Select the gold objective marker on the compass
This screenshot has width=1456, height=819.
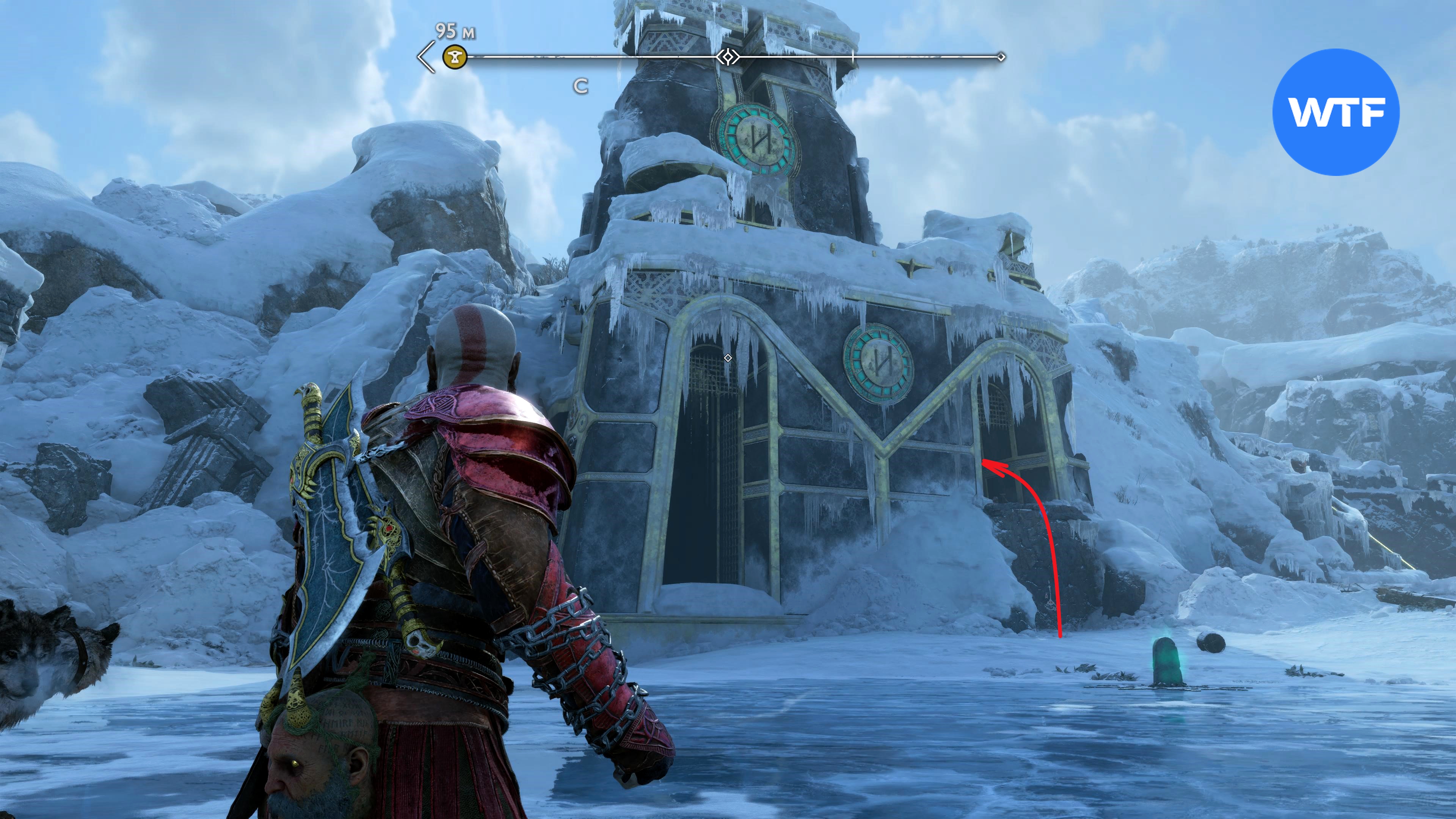pyautogui.click(x=455, y=56)
